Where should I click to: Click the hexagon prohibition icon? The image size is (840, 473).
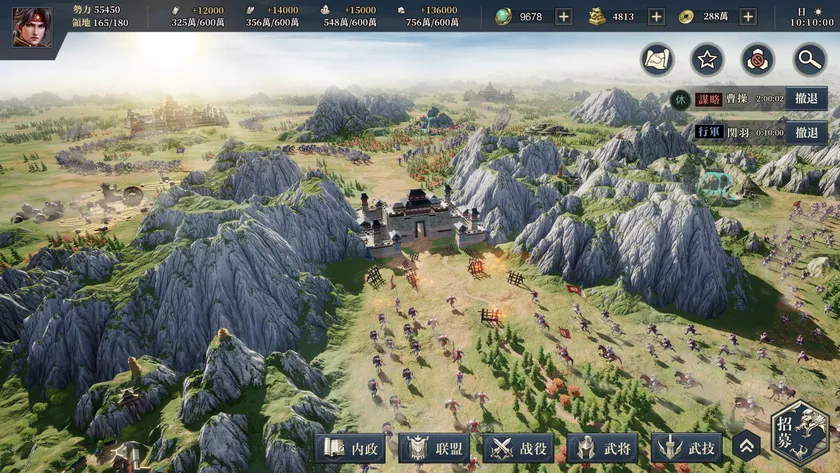[x=758, y=59]
